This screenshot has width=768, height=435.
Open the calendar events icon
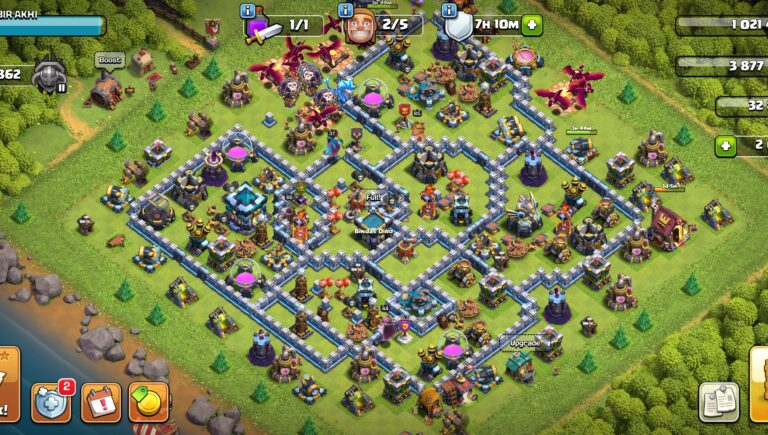[100, 403]
